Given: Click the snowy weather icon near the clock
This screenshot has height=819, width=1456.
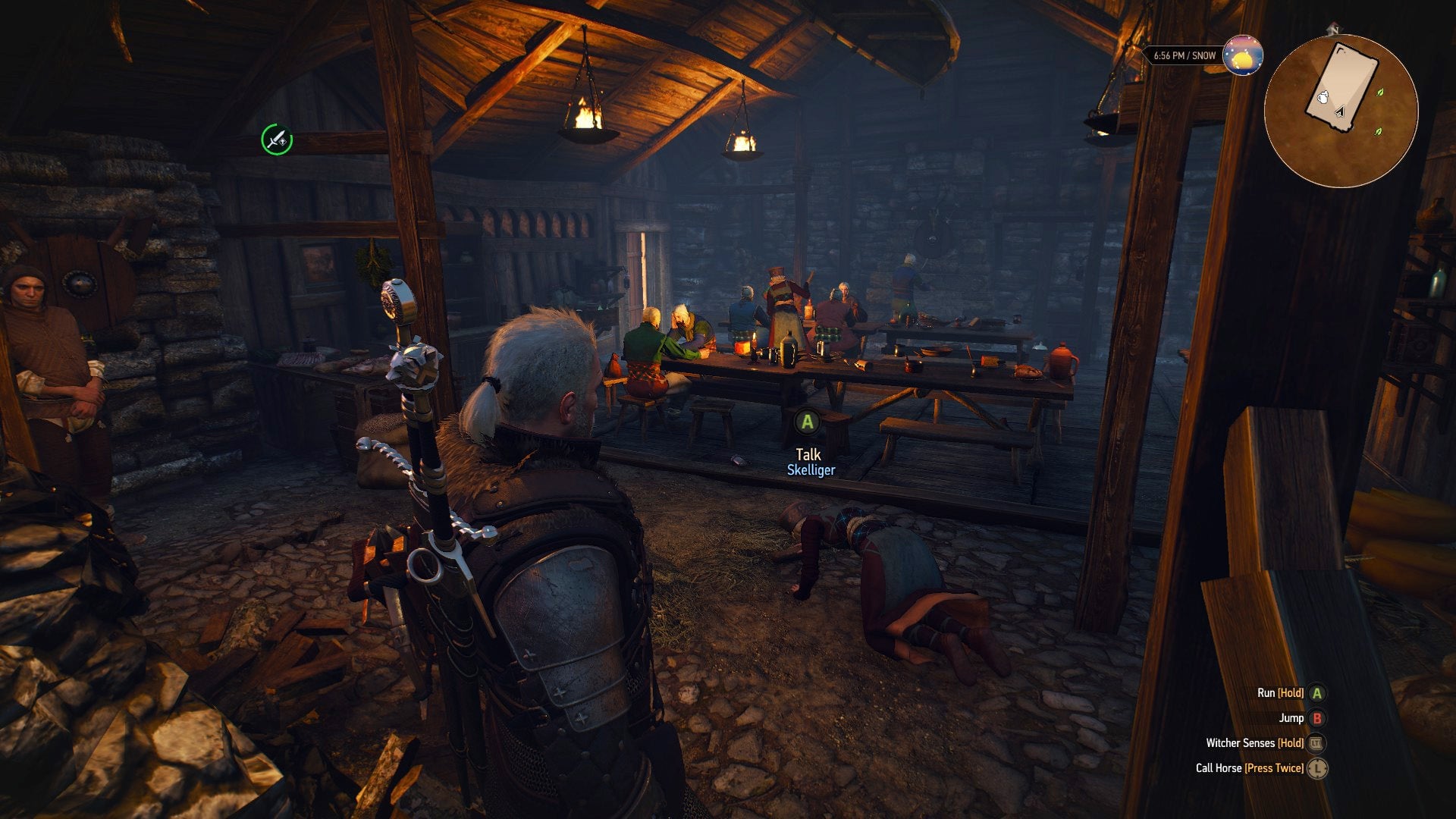Looking at the screenshot, I should (1242, 57).
